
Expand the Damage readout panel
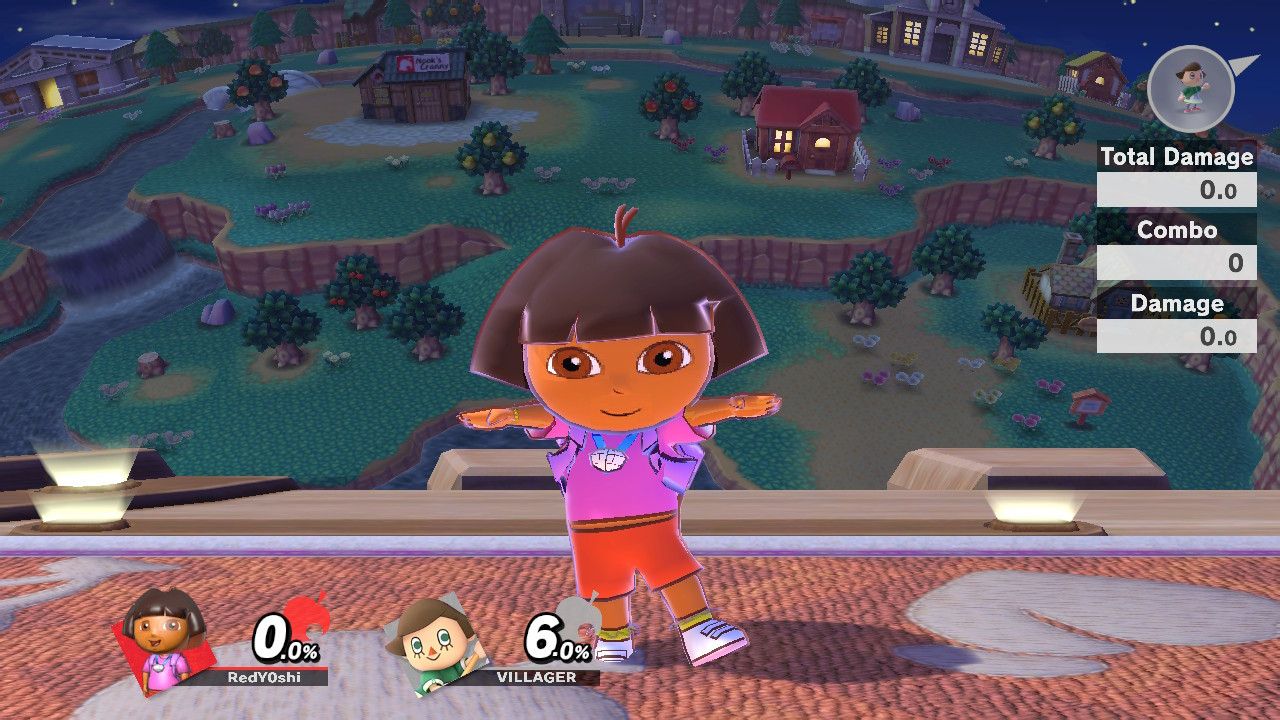pos(1176,336)
